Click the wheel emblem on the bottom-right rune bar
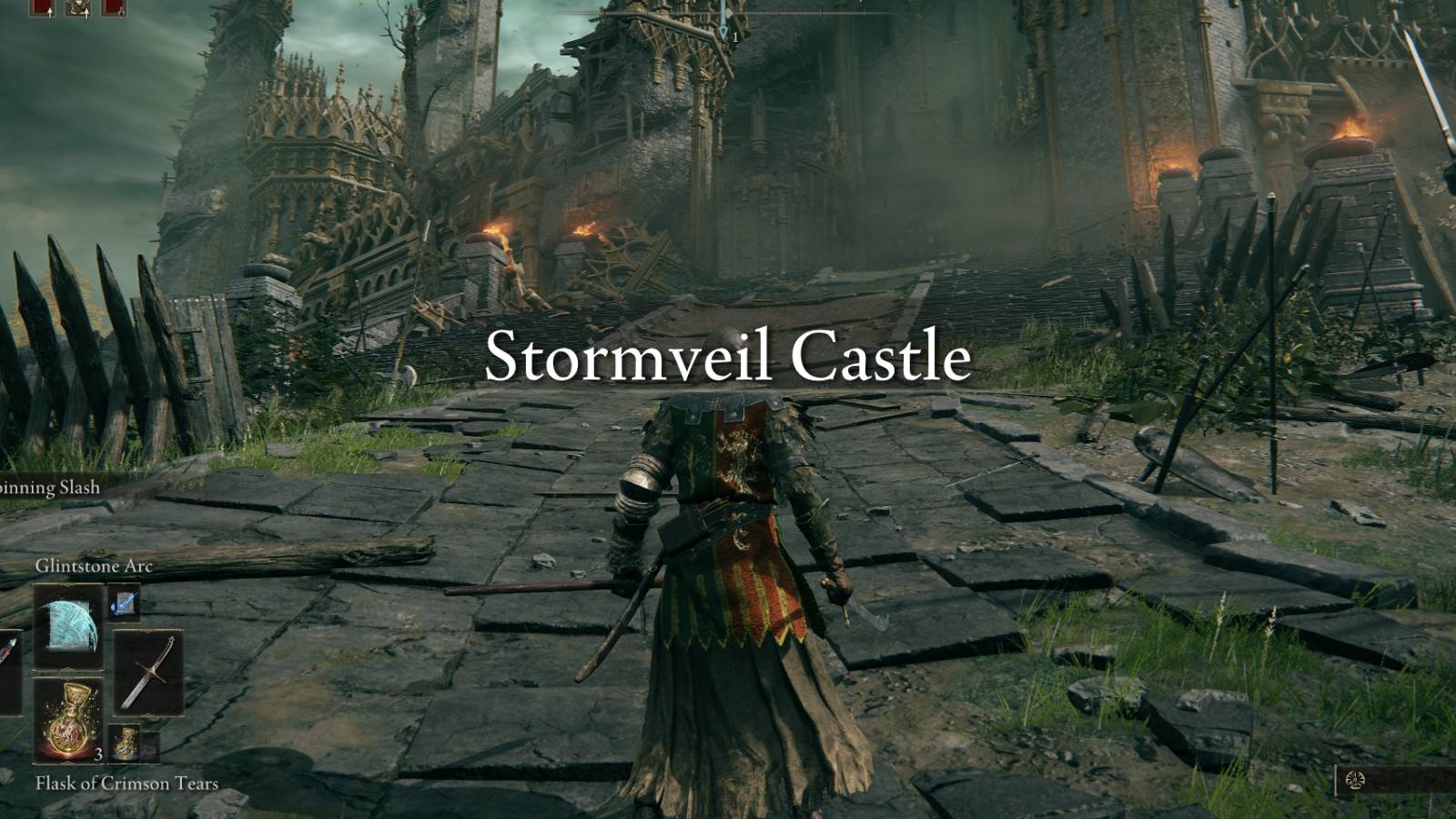The image size is (1456, 819). click(x=1355, y=780)
